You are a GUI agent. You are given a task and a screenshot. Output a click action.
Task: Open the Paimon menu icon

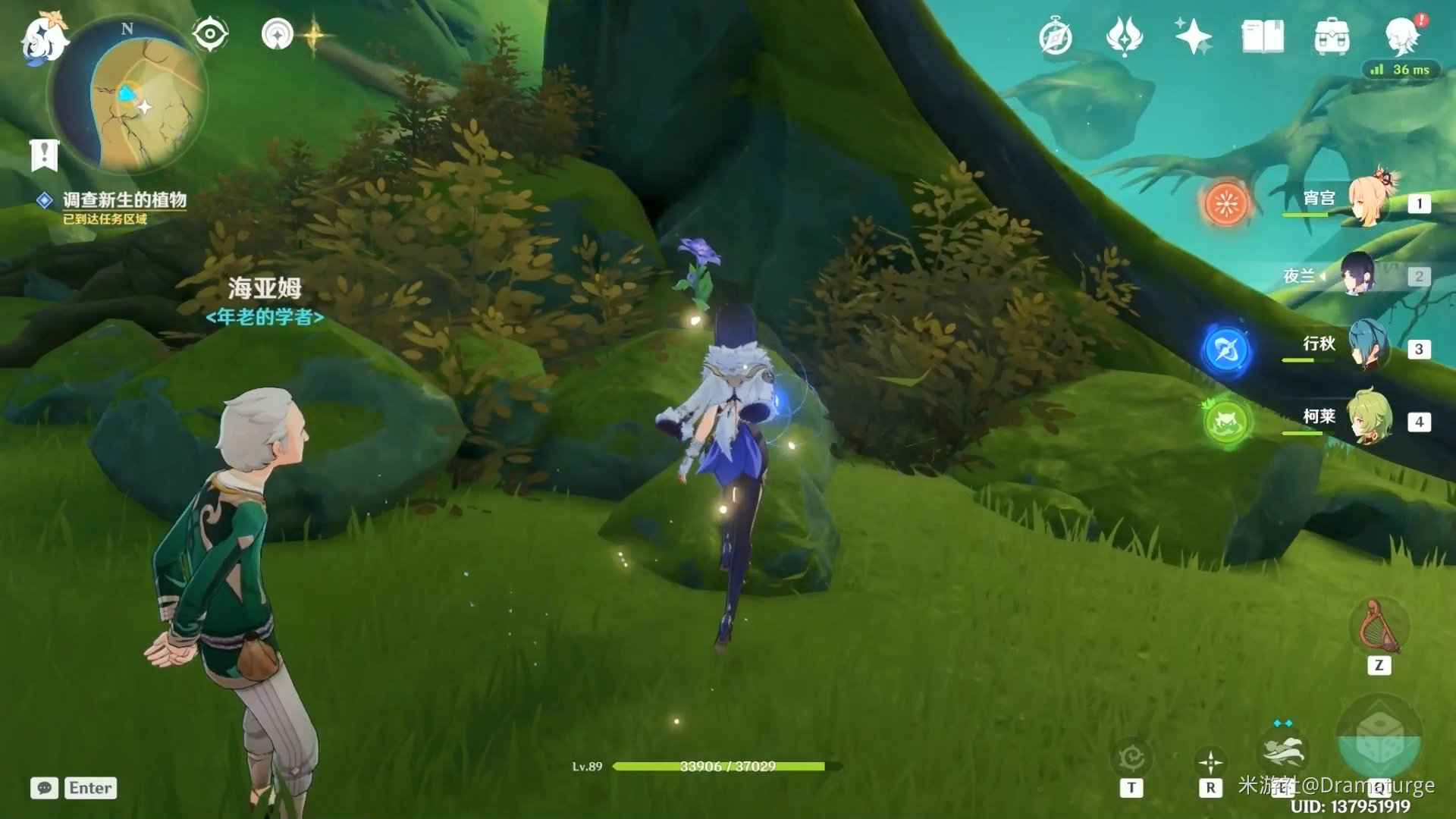tap(44, 39)
